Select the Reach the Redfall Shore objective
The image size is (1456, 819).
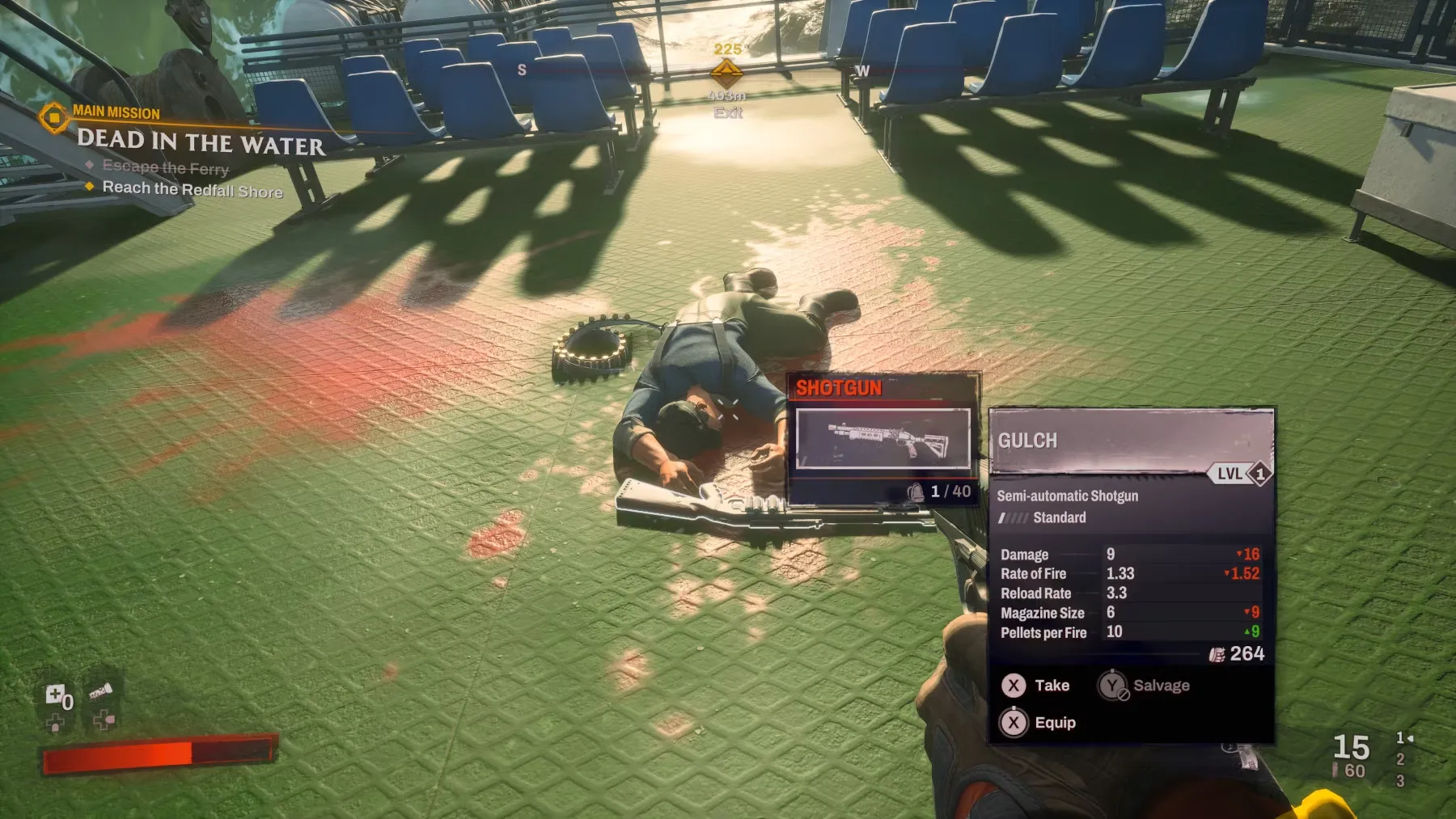193,189
